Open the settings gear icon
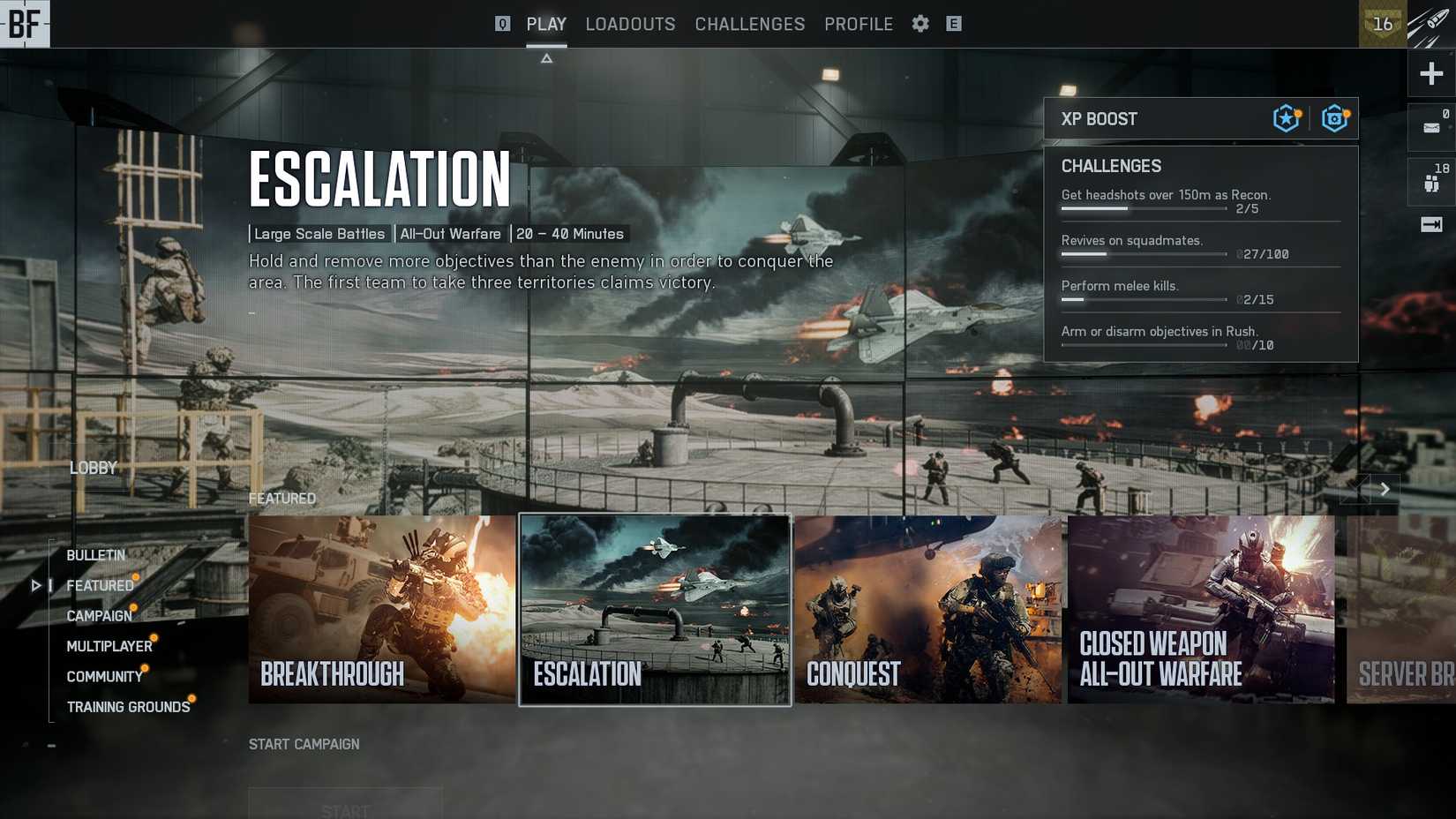The width and height of the screenshot is (1456, 819). (x=919, y=24)
